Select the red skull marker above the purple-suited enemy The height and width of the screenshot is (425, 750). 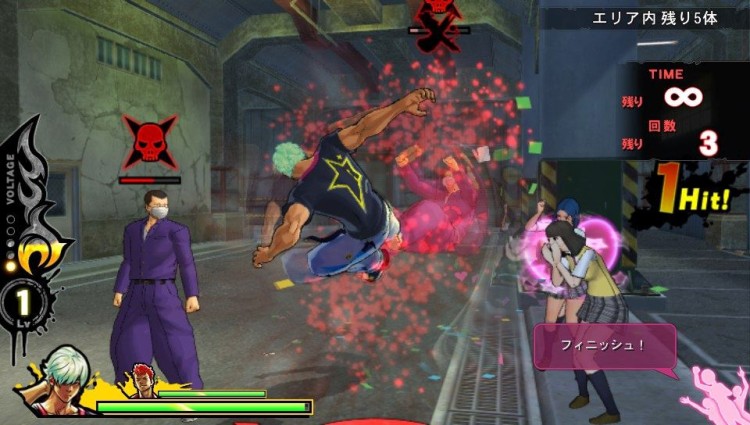[150, 142]
